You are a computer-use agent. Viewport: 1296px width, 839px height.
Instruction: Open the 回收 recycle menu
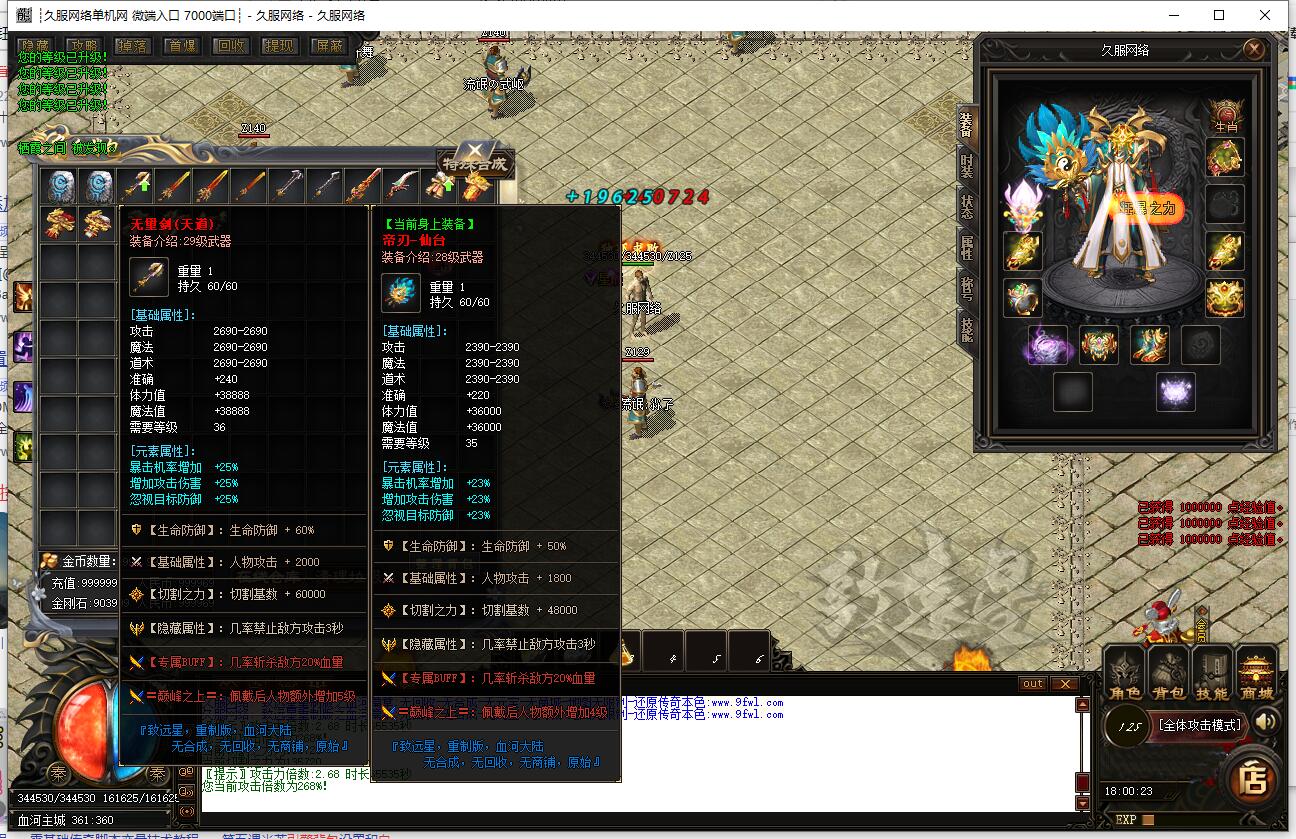pos(231,46)
